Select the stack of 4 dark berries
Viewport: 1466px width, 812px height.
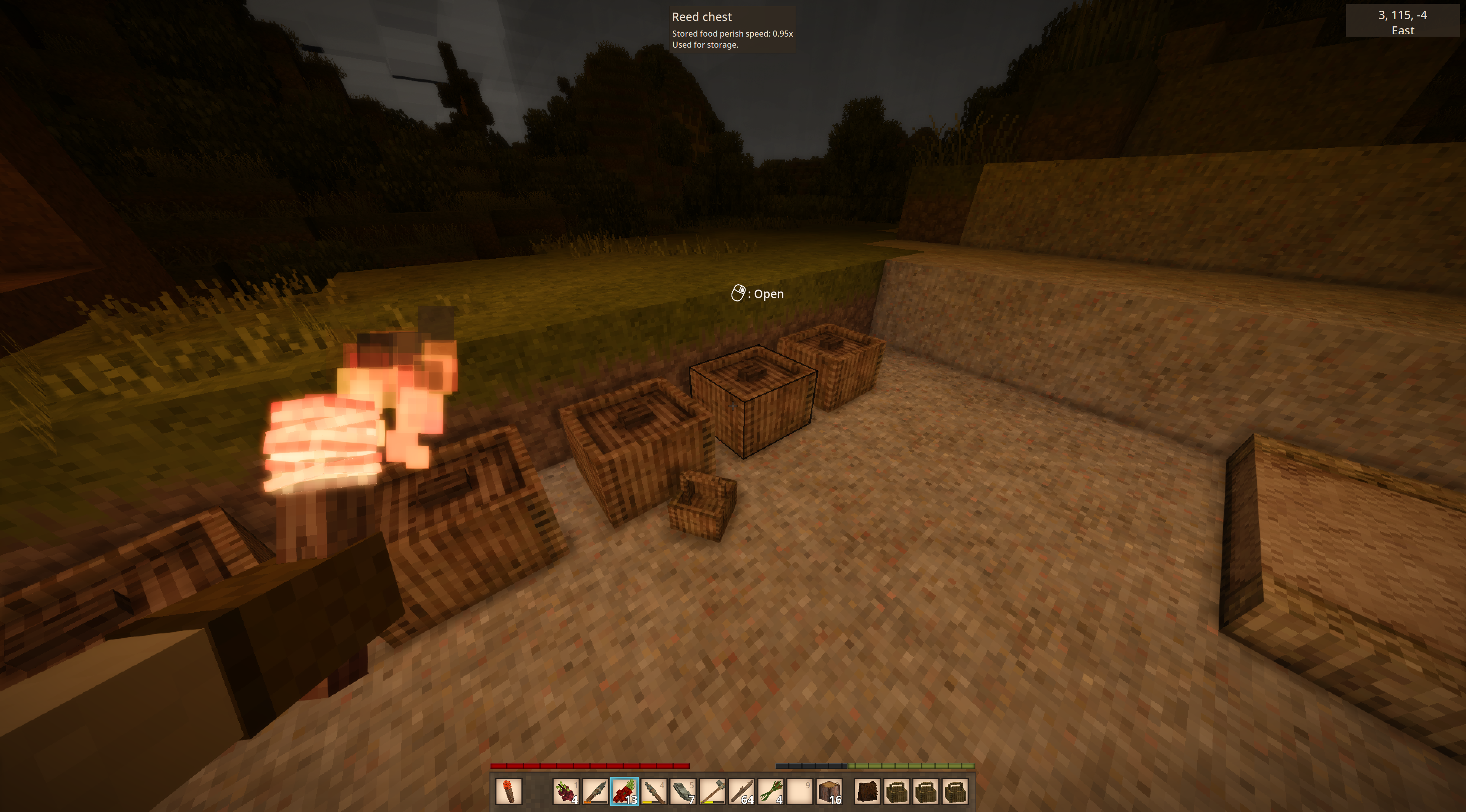pyautogui.click(x=566, y=791)
